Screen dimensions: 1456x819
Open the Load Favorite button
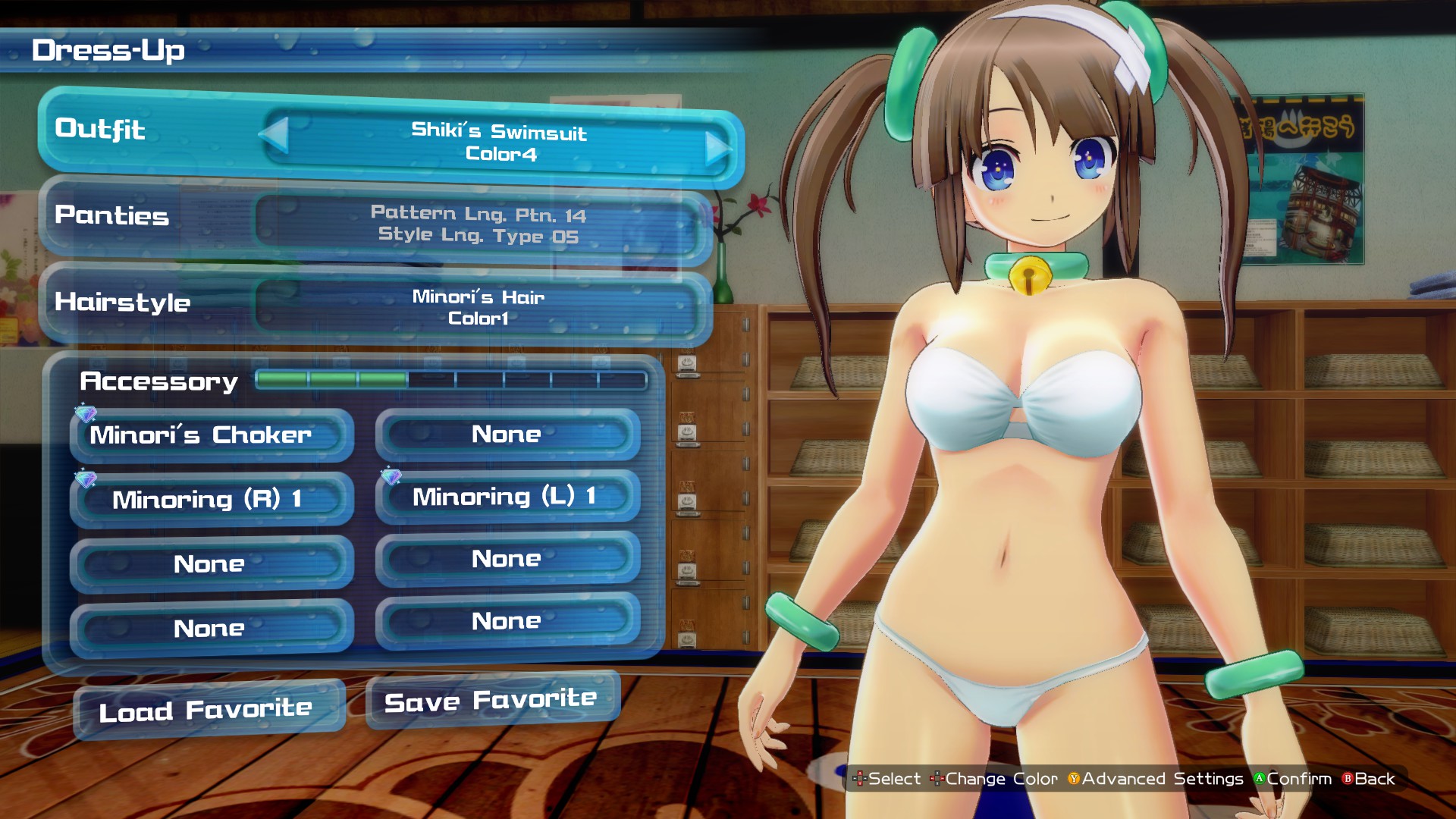coord(209,710)
